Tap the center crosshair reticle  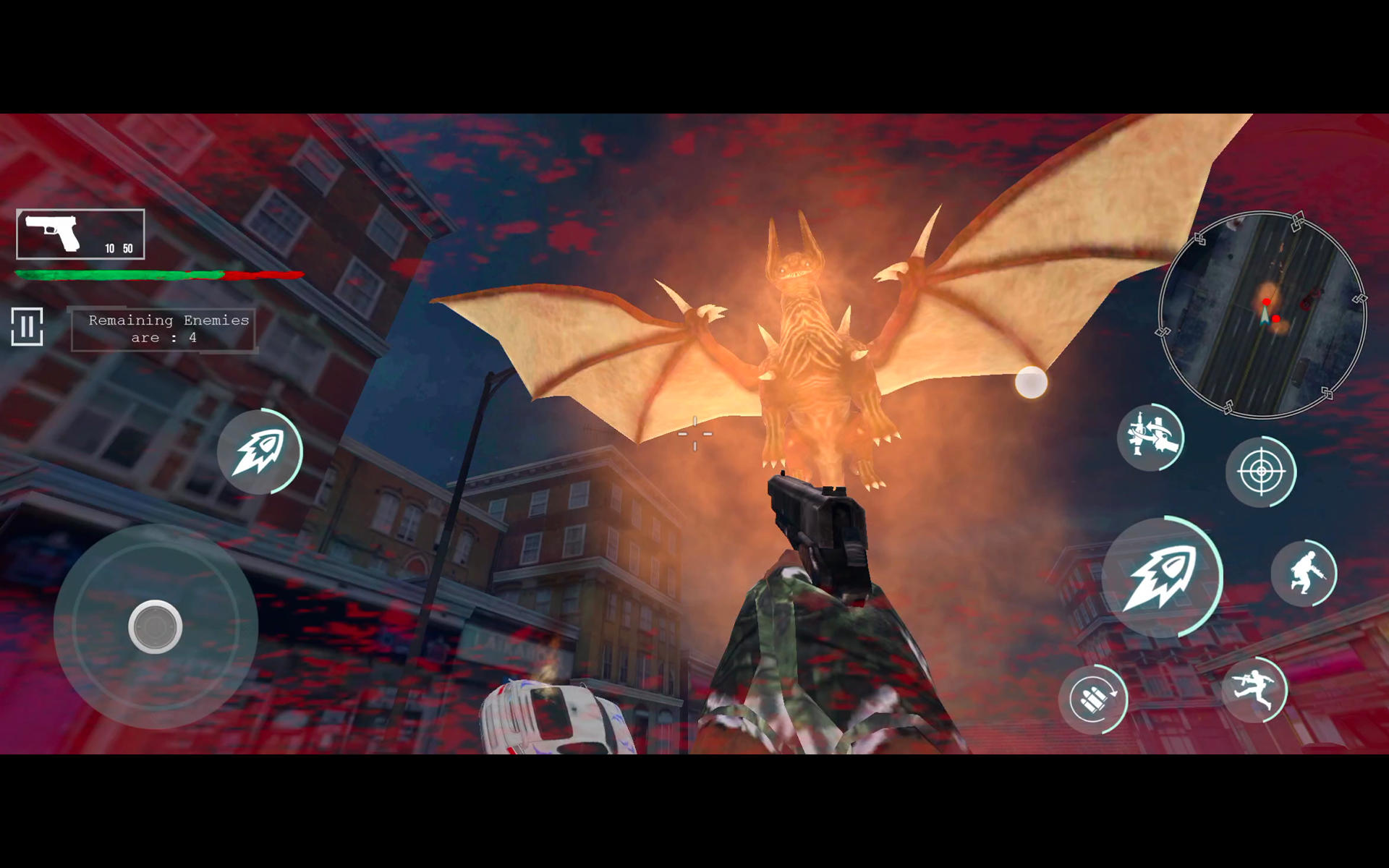tap(694, 432)
